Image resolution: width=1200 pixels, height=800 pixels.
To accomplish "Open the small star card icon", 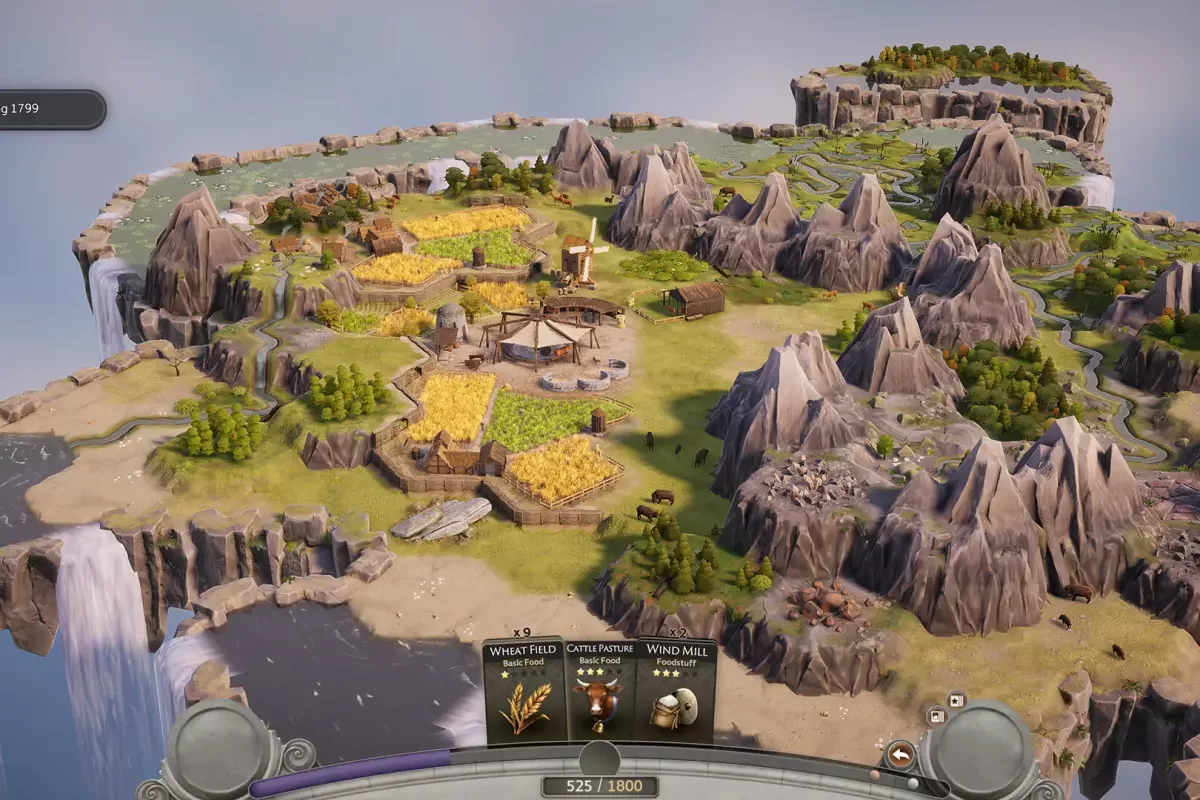I will pos(955,700).
